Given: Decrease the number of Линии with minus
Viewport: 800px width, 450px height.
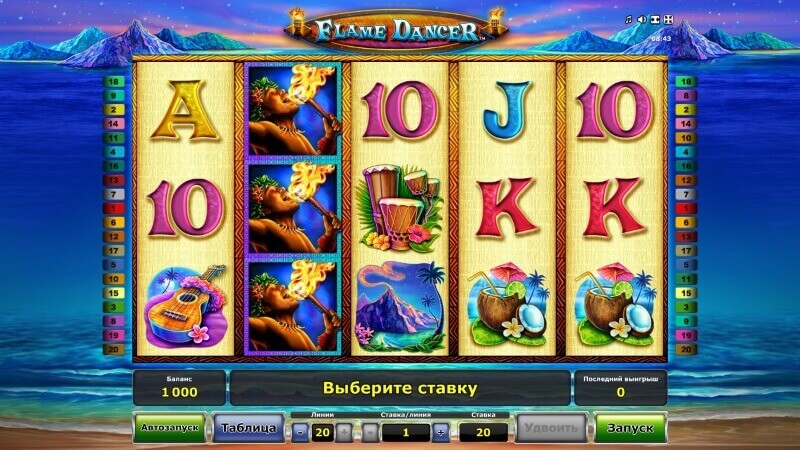Looking at the screenshot, I should pos(300,432).
